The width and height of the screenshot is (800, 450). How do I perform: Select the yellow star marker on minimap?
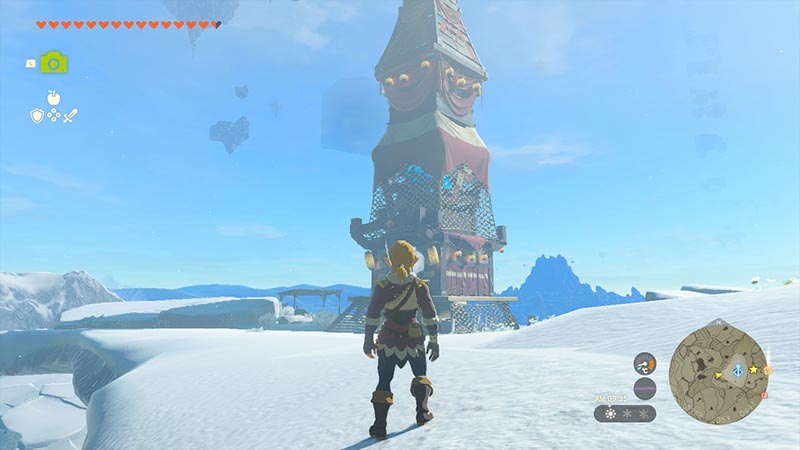tap(753, 370)
